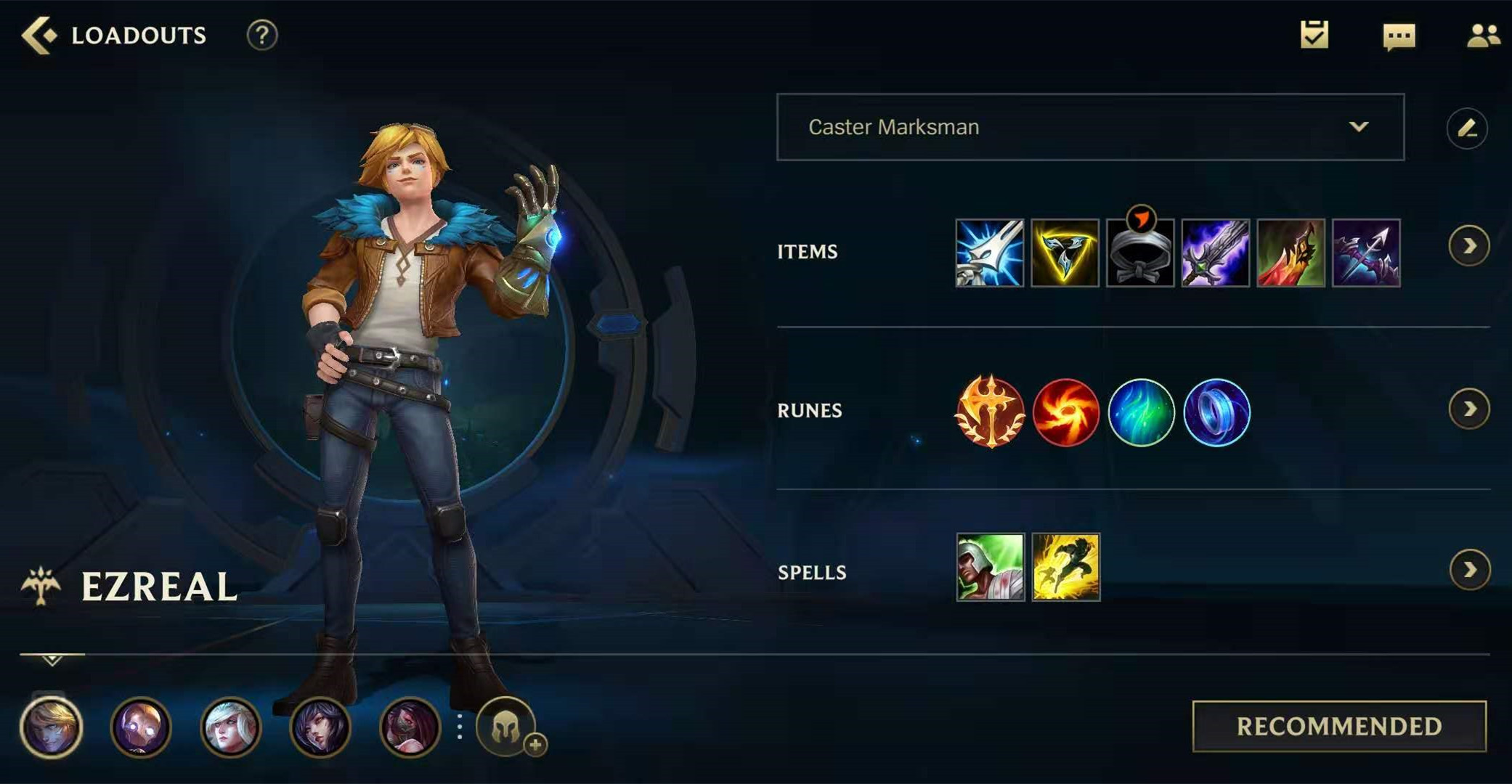The height and width of the screenshot is (784, 1512).
Task: Select the Flash summoner spell
Action: pos(1065,567)
